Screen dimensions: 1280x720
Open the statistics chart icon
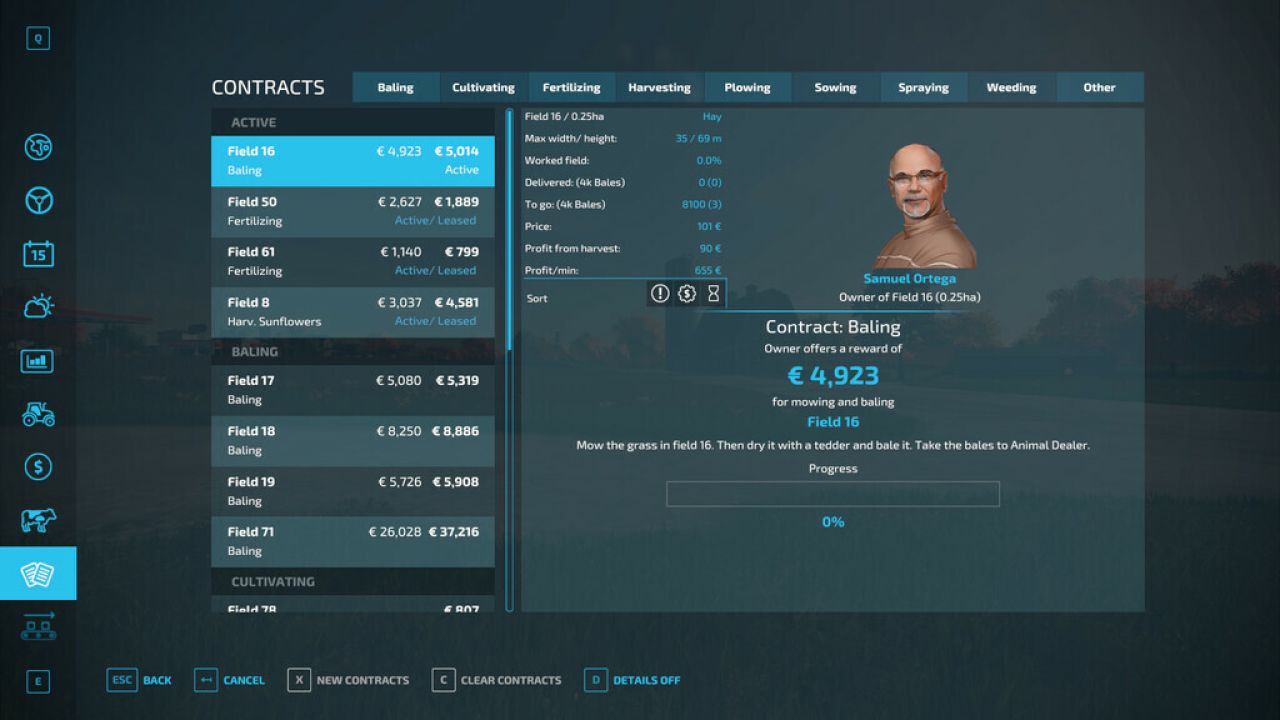coord(37,360)
